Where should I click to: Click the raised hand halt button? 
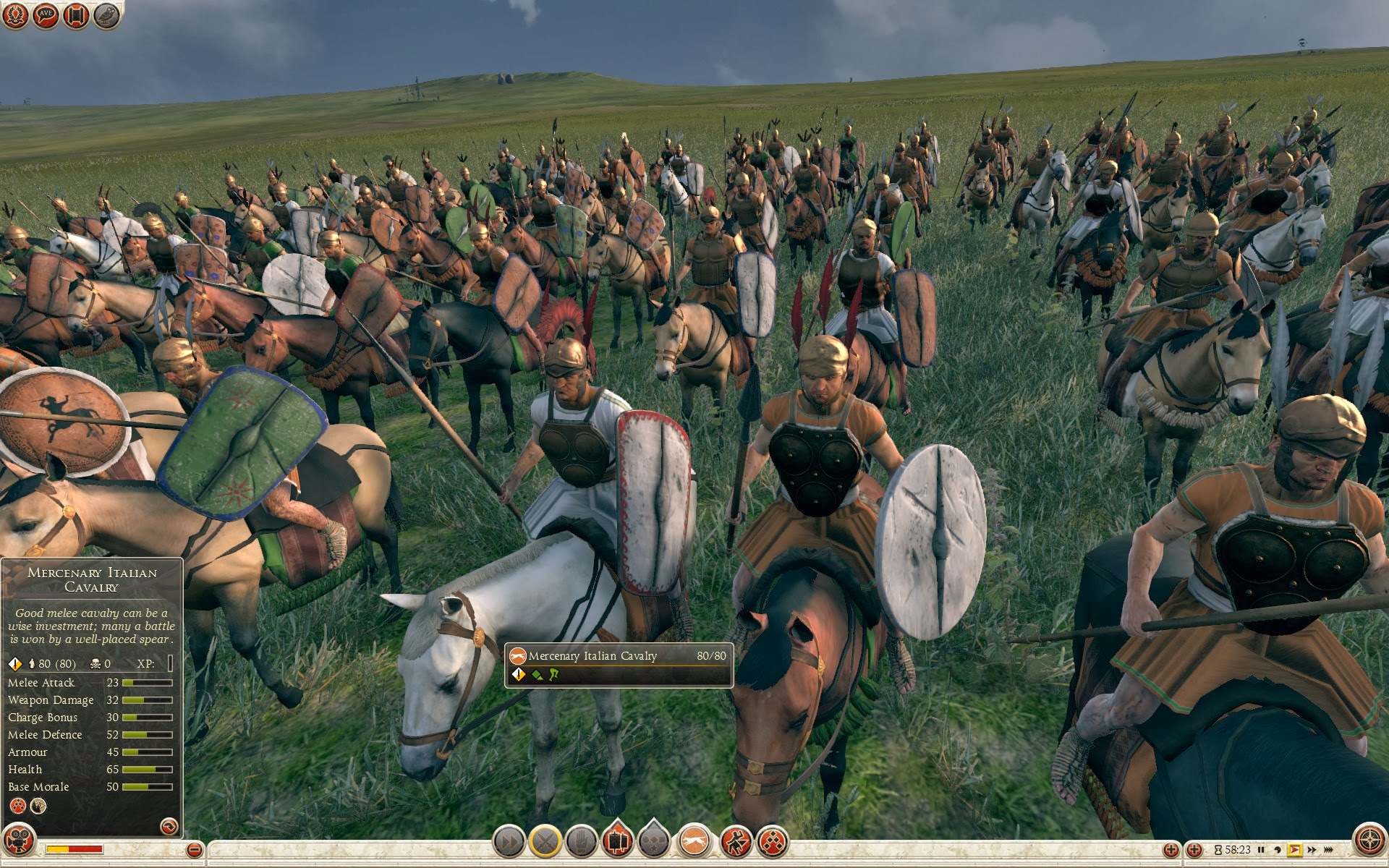click(x=582, y=841)
